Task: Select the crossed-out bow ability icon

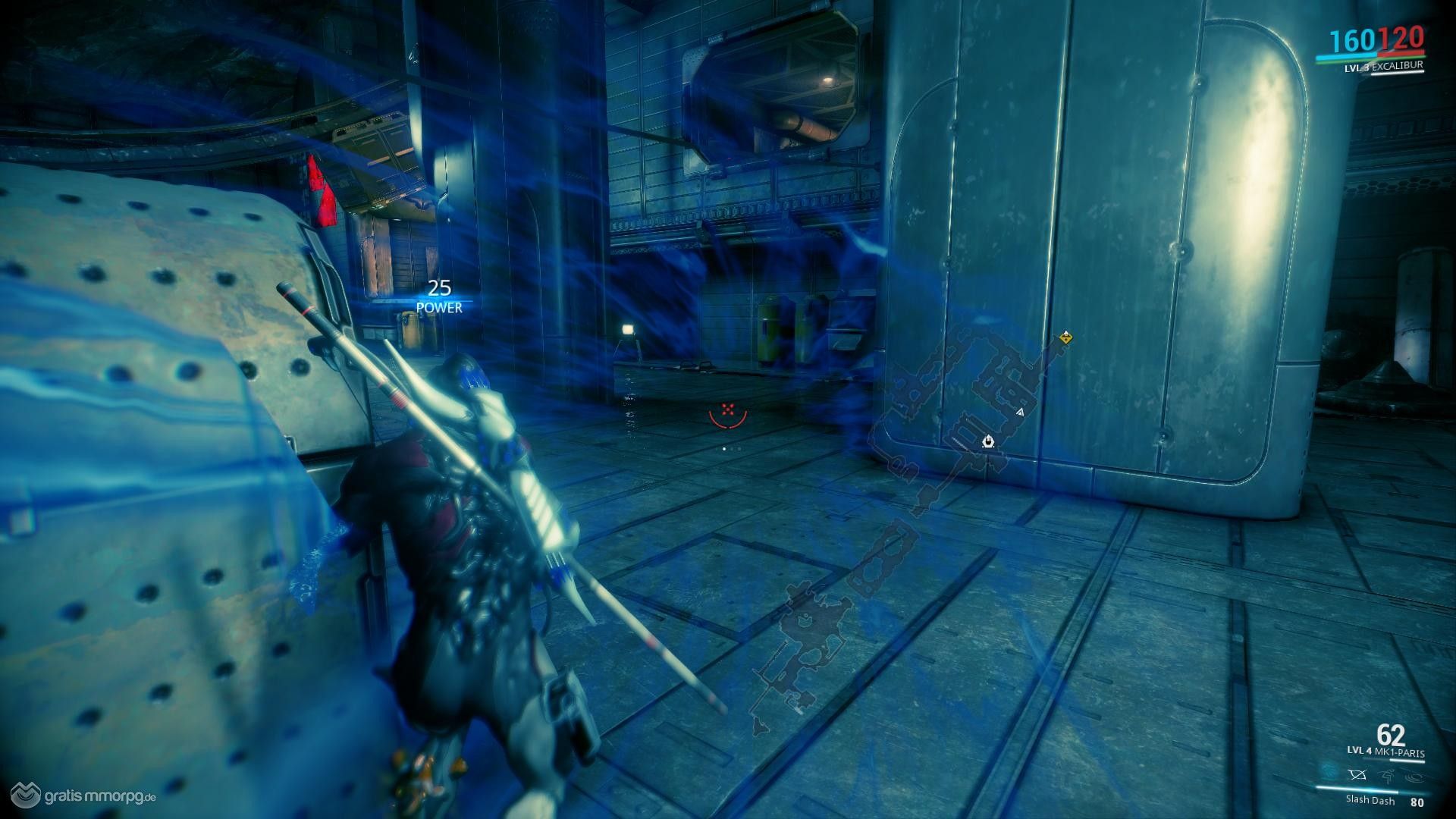Action: 1357,776
